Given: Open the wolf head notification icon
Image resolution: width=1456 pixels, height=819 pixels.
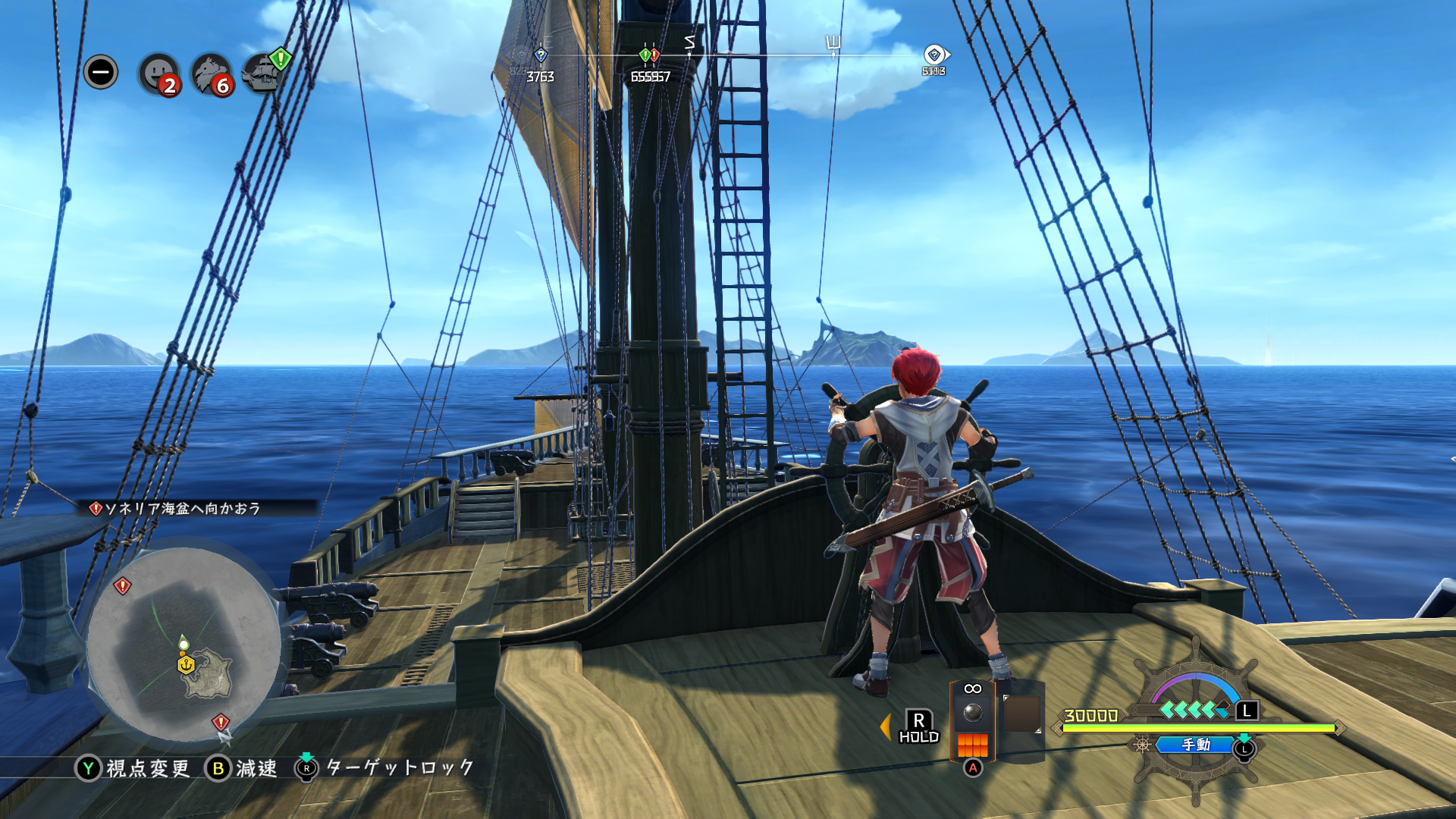Looking at the screenshot, I should pos(211,74).
